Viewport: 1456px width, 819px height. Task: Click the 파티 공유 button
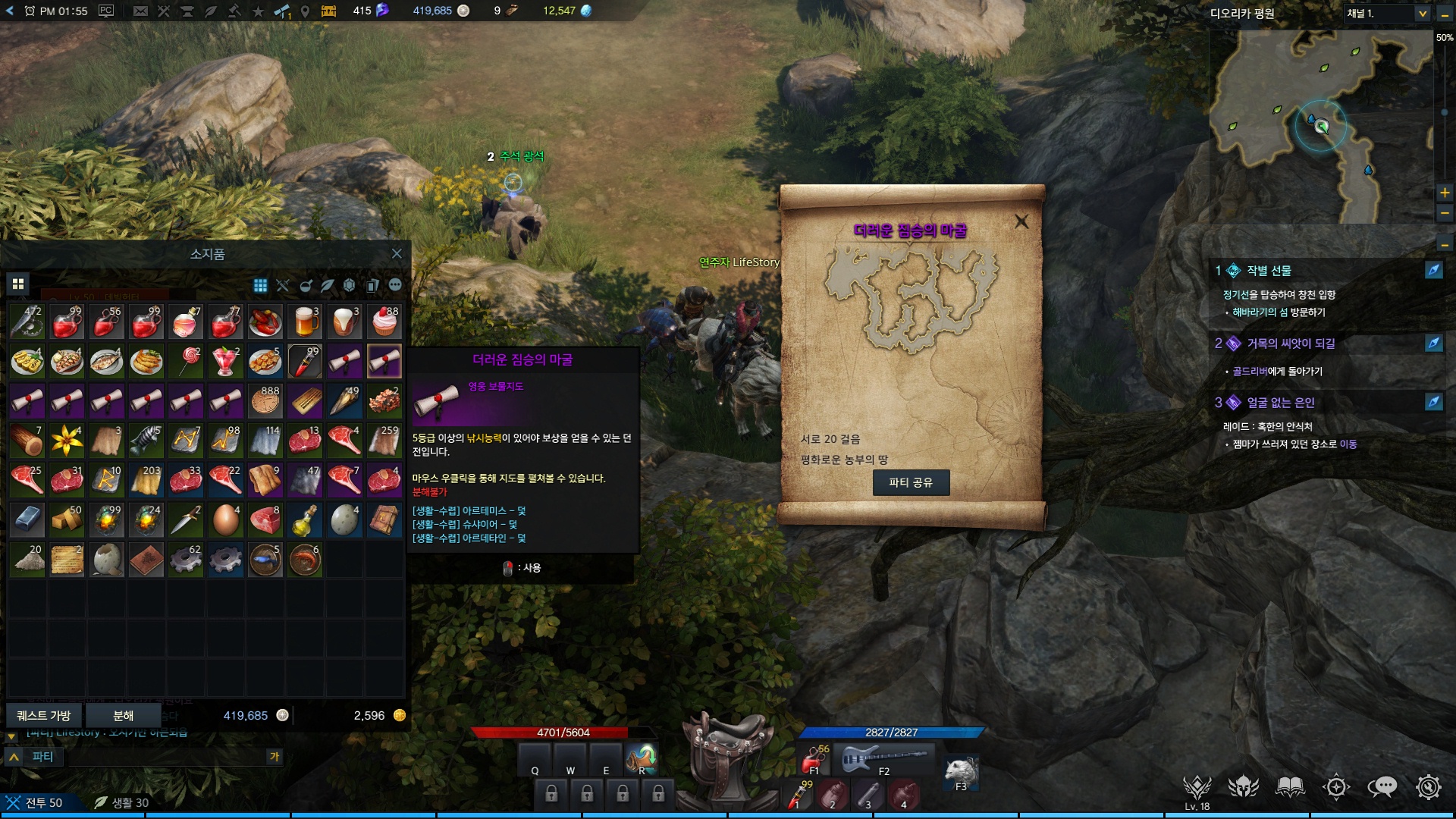click(911, 482)
